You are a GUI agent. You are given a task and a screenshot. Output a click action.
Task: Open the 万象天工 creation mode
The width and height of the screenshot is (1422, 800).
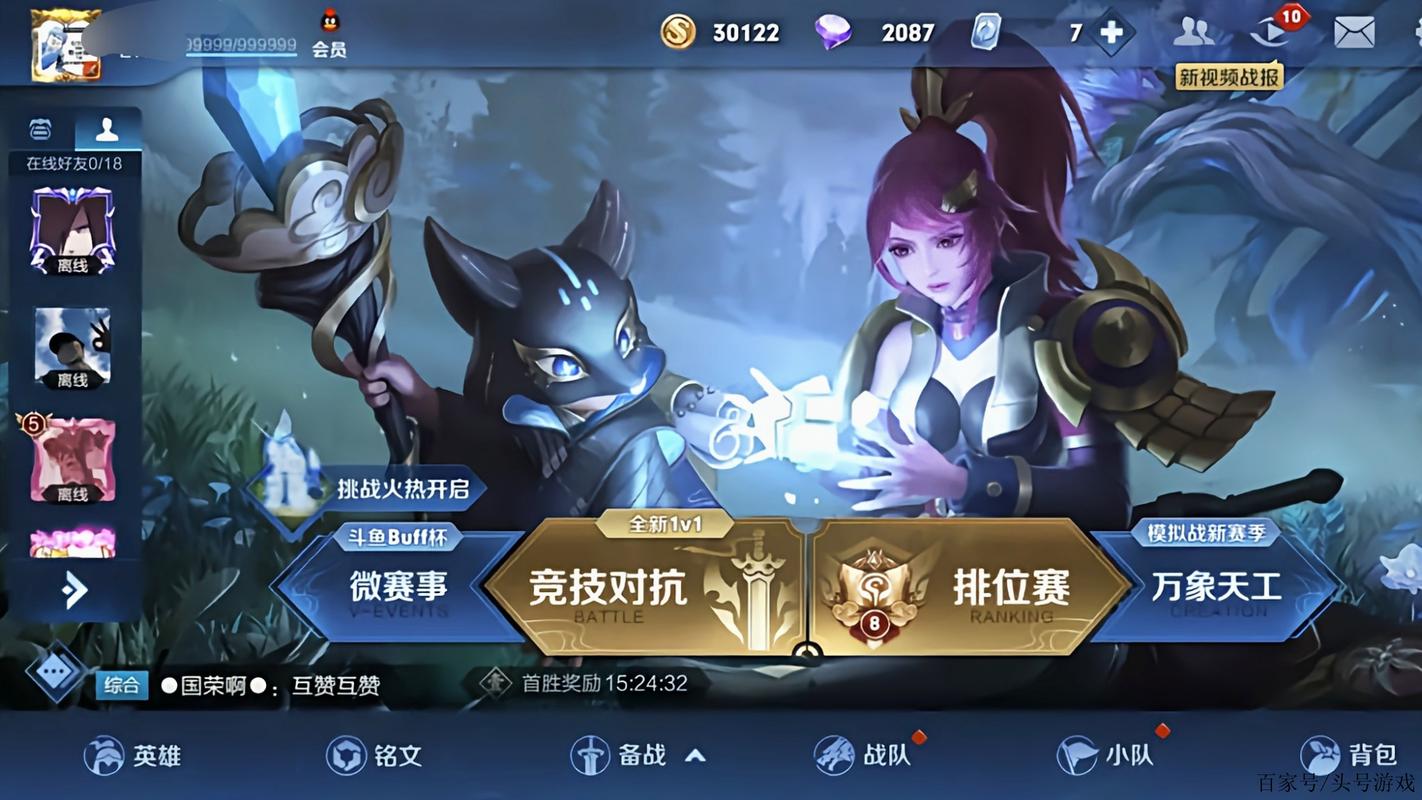pos(1215,588)
